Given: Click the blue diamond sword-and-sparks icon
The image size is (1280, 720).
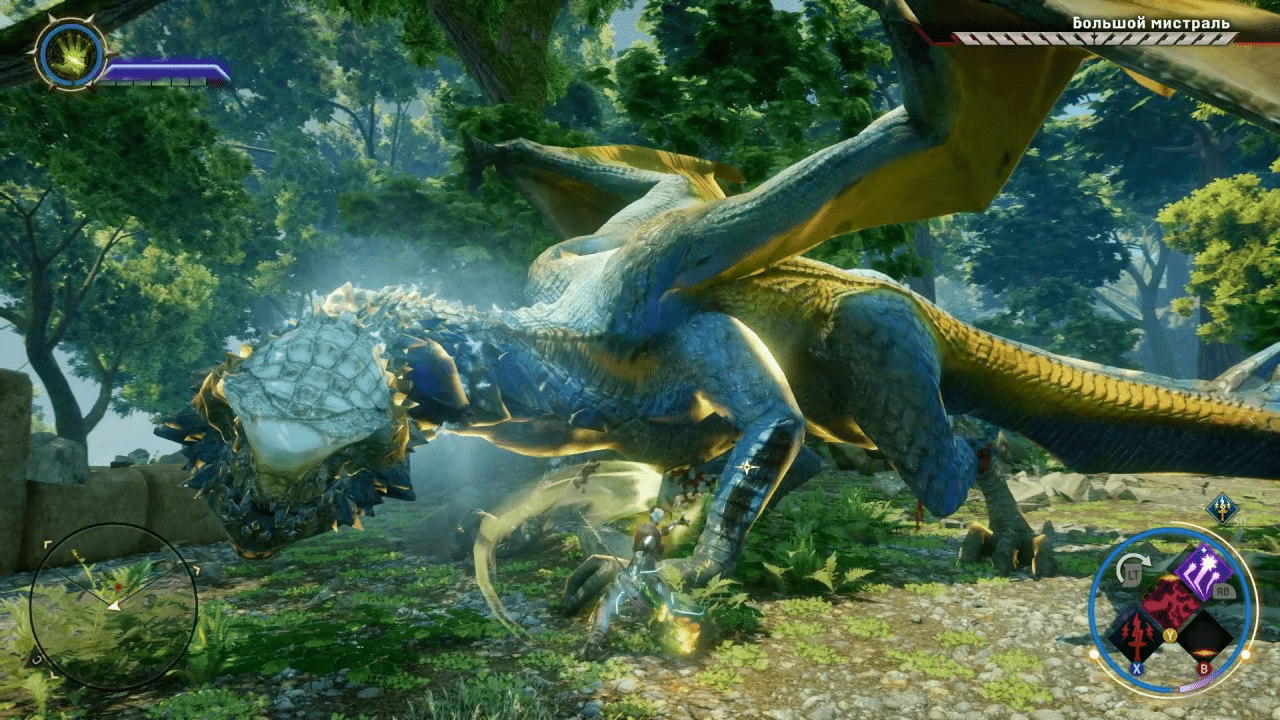Looking at the screenshot, I should pyautogui.click(x=1222, y=507).
